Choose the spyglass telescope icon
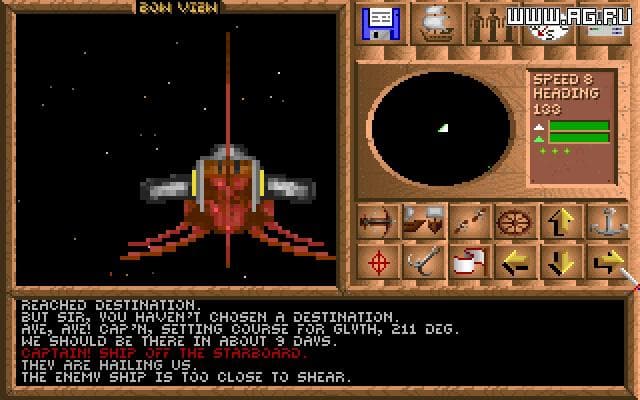 click(x=468, y=221)
